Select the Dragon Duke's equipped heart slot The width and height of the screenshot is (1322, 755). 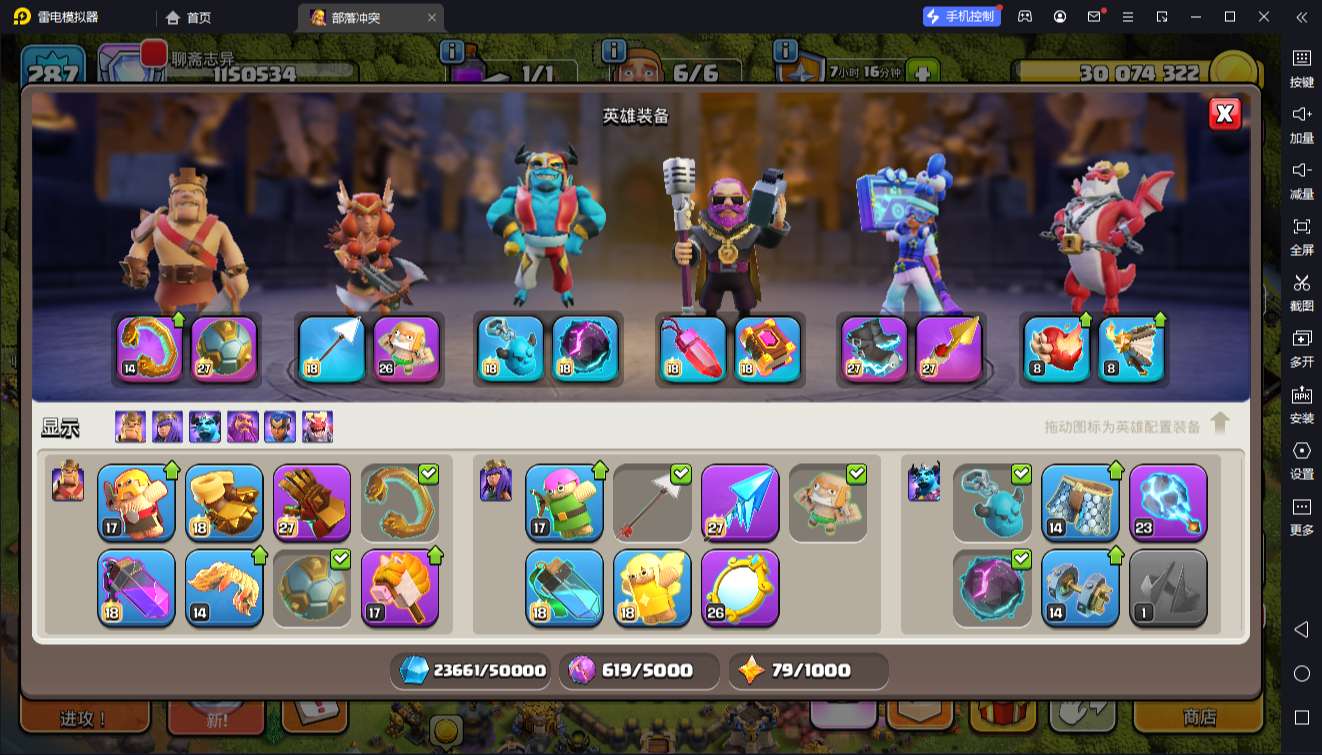coord(1058,349)
